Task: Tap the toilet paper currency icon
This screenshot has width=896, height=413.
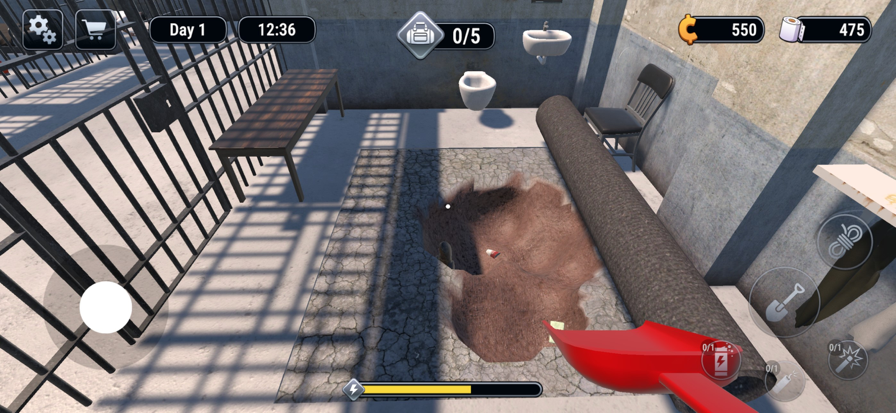Action: (793, 30)
